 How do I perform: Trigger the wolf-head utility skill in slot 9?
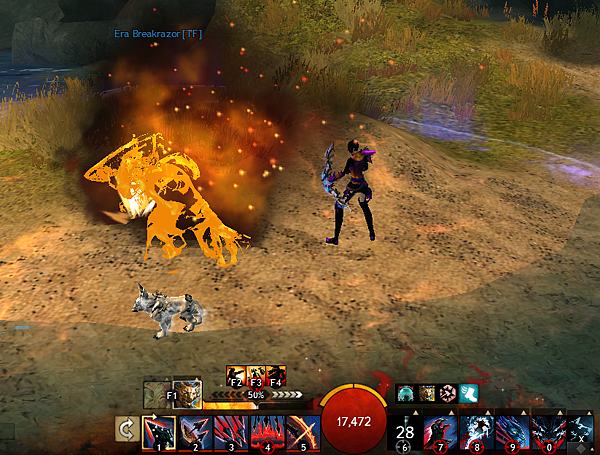[511, 432]
